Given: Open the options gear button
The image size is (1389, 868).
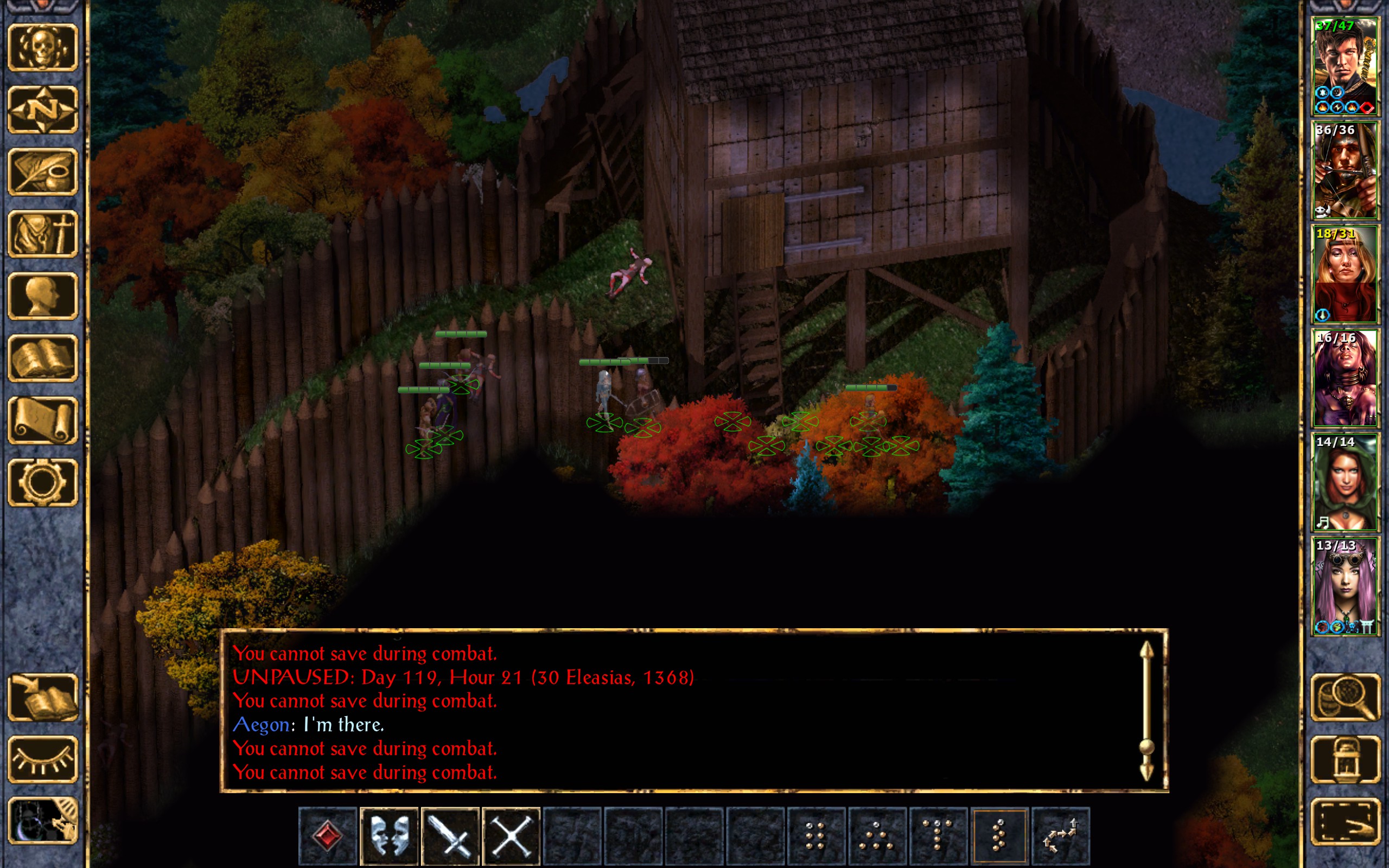Looking at the screenshot, I should point(42,482).
